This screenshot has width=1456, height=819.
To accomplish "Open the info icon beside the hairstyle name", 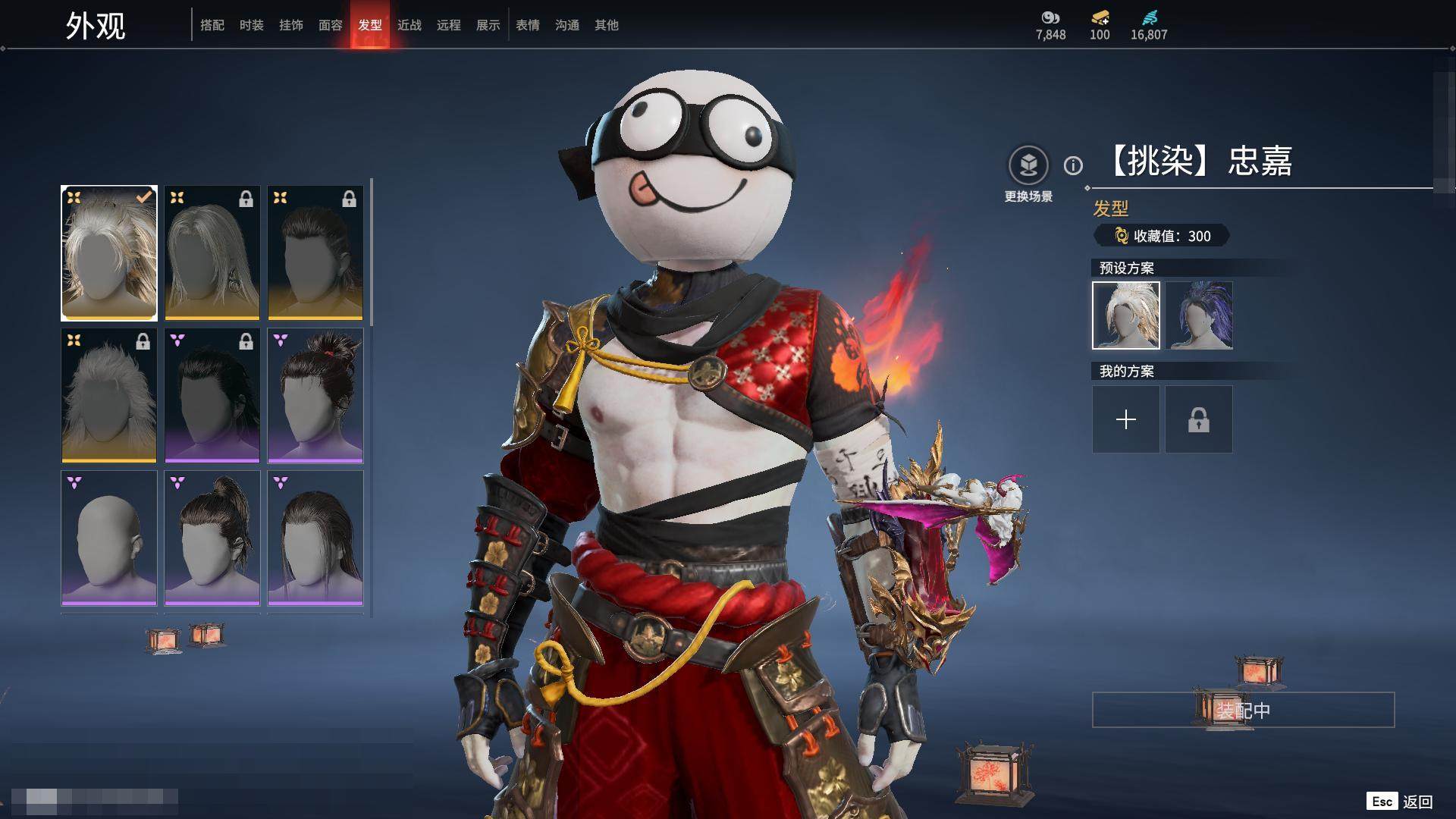I will pyautogui.click(x=1073, y=165).
